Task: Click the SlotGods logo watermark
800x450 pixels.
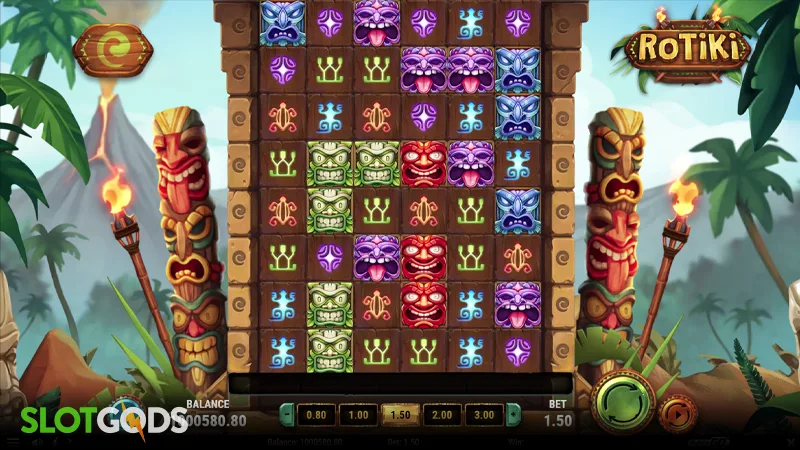Action: point(92,421)
